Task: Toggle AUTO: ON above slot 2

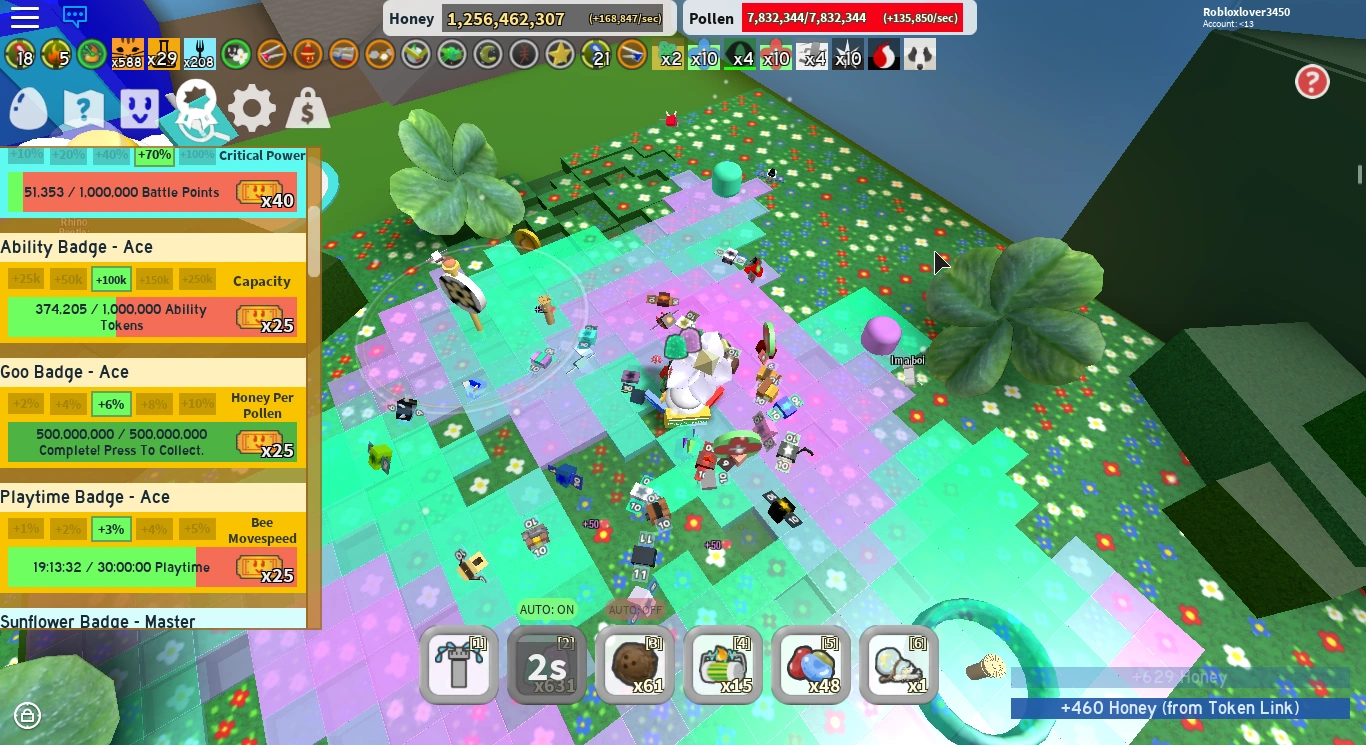Action: pyautogui.click(x=547, y=608)
